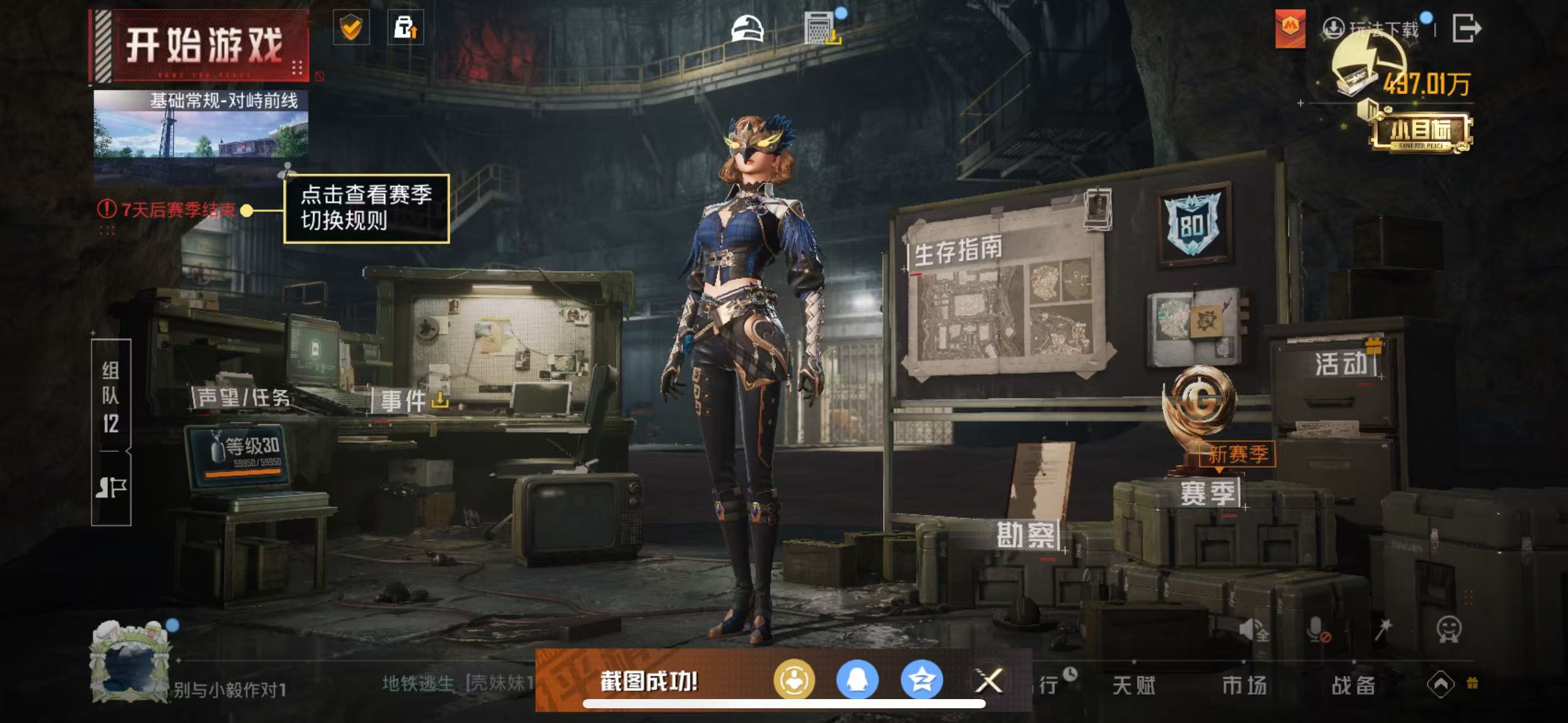Viewport: 1568px width, 723px height.
Task: Switch to the 天赋 talents tab
Action: click(x=1134, y=685)
